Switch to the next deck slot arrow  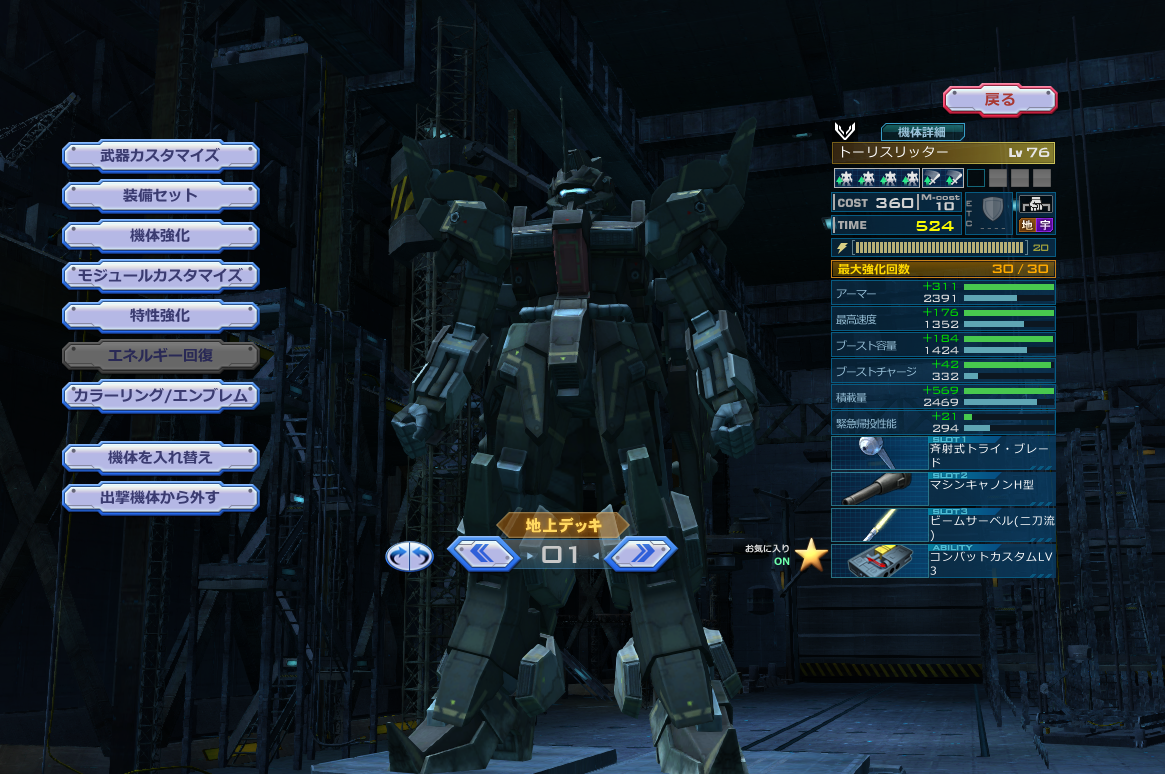coord(640,553)
